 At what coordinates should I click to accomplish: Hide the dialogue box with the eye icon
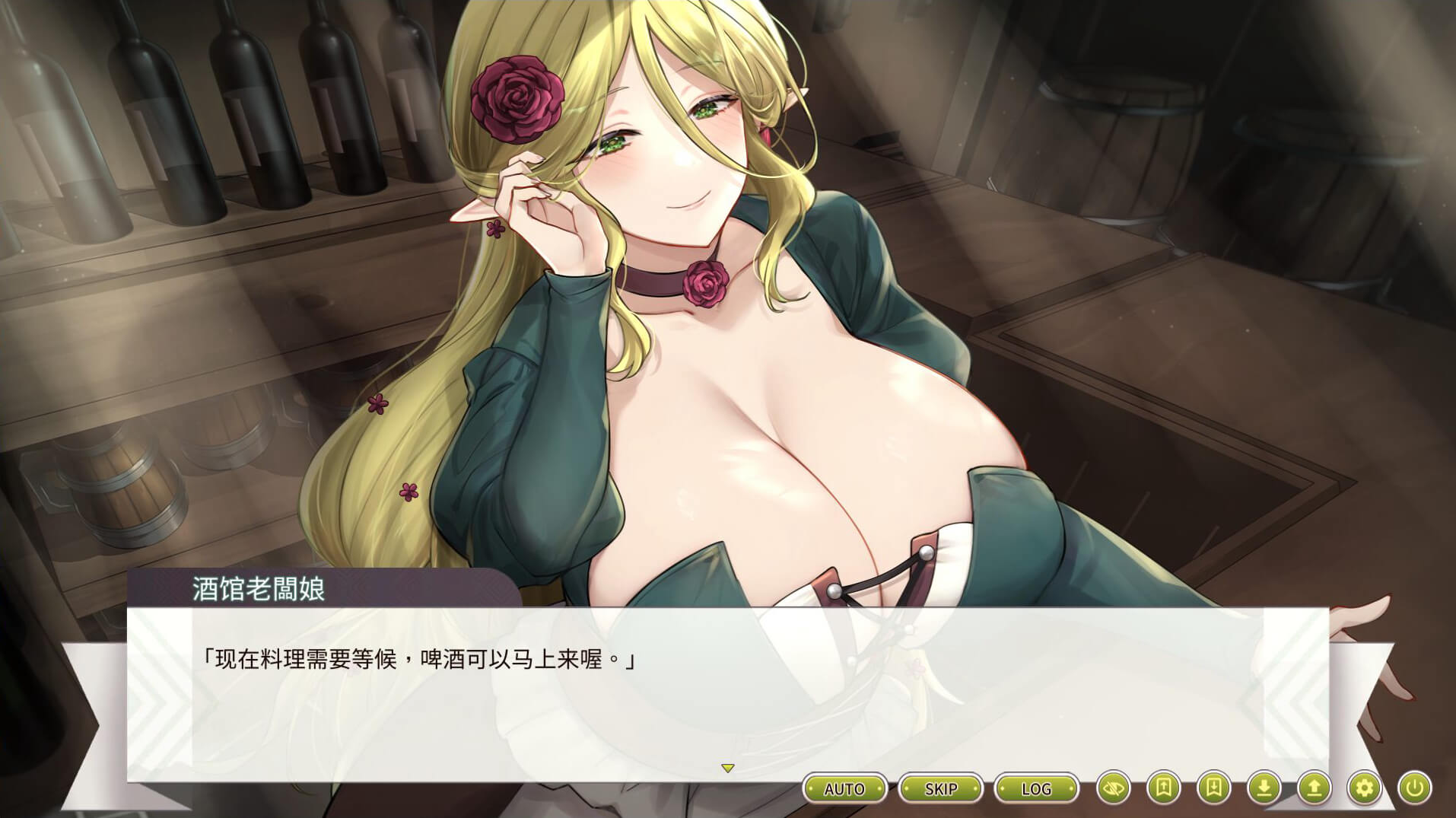coord(1113,788)
